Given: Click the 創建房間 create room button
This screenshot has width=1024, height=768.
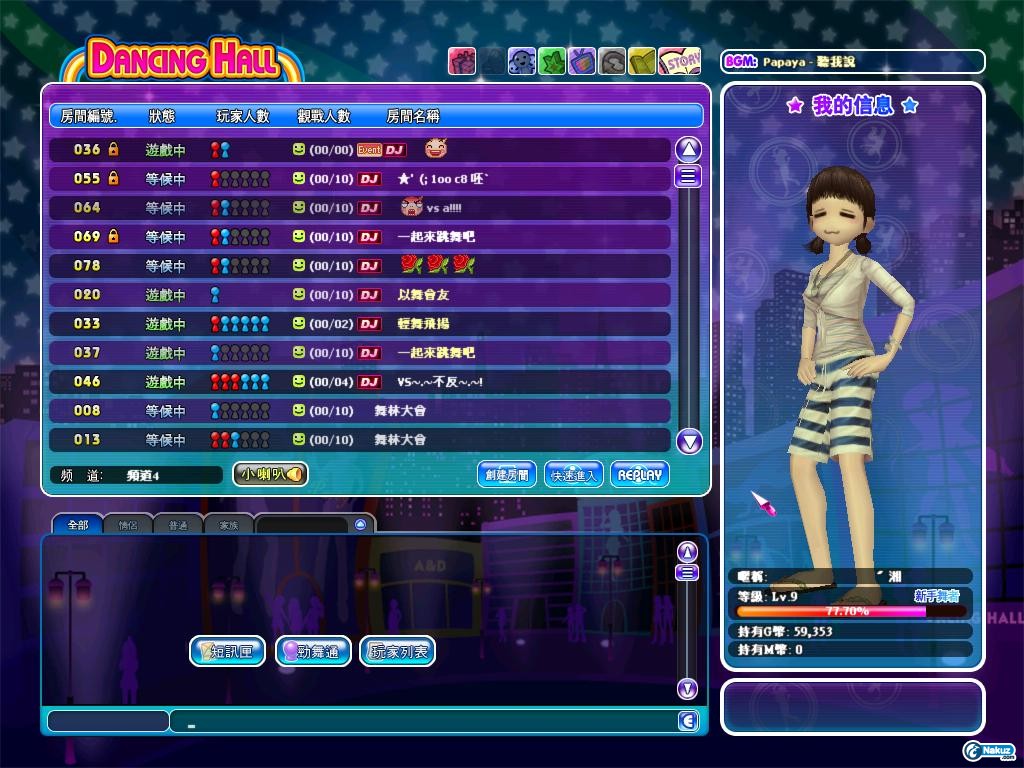Looking at the screenshot, I should click(507, 475).
